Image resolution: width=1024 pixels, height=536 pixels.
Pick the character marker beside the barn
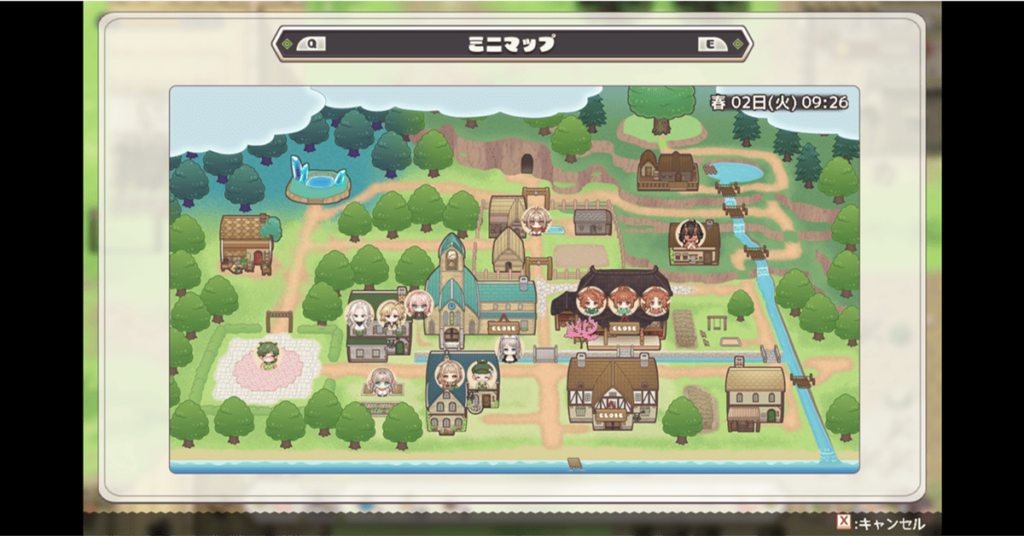(x=536, y=220)
